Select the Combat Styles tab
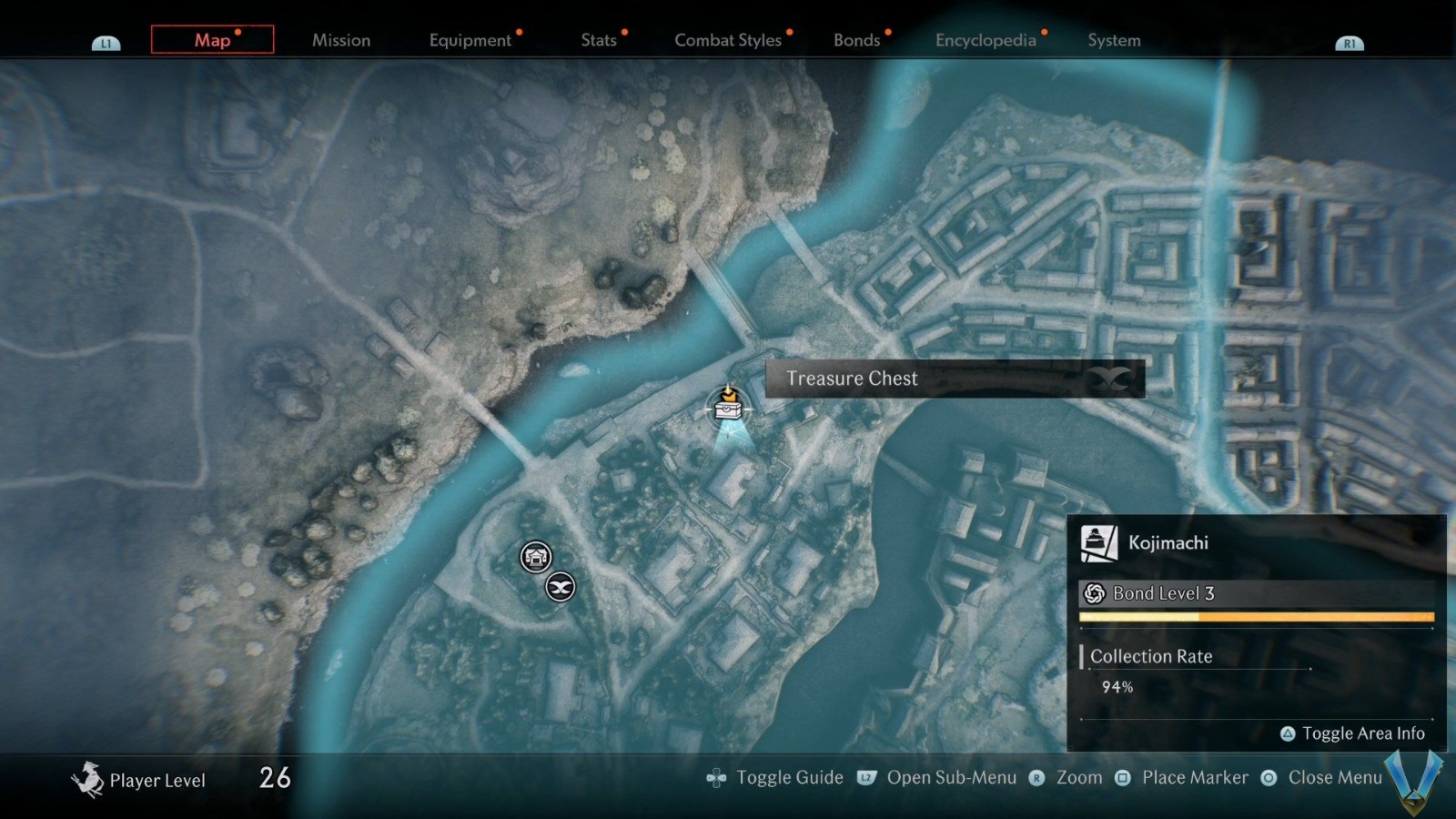 [728, 40]
